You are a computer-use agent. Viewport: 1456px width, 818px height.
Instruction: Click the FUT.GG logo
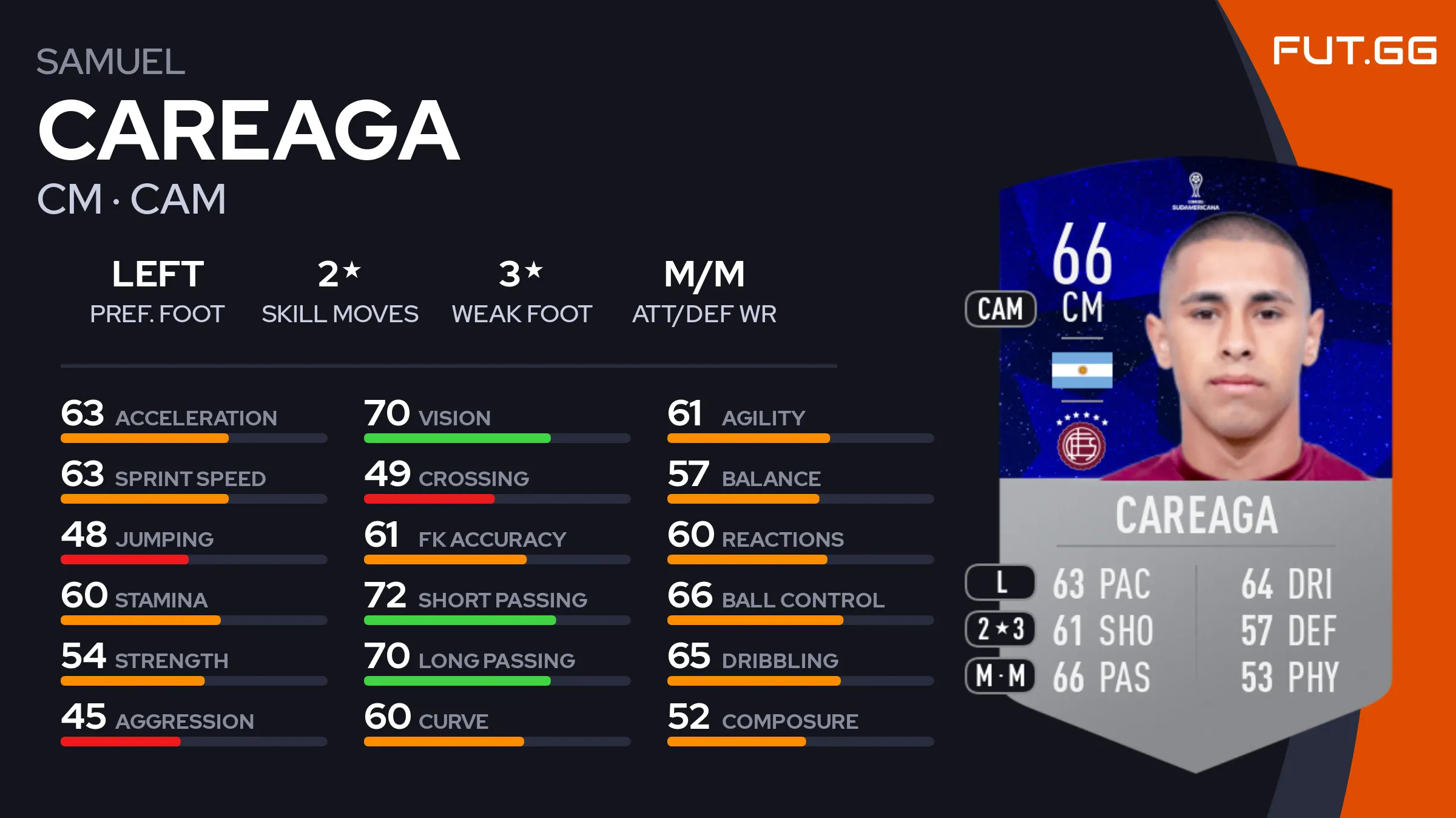[x=1354, y=50]
